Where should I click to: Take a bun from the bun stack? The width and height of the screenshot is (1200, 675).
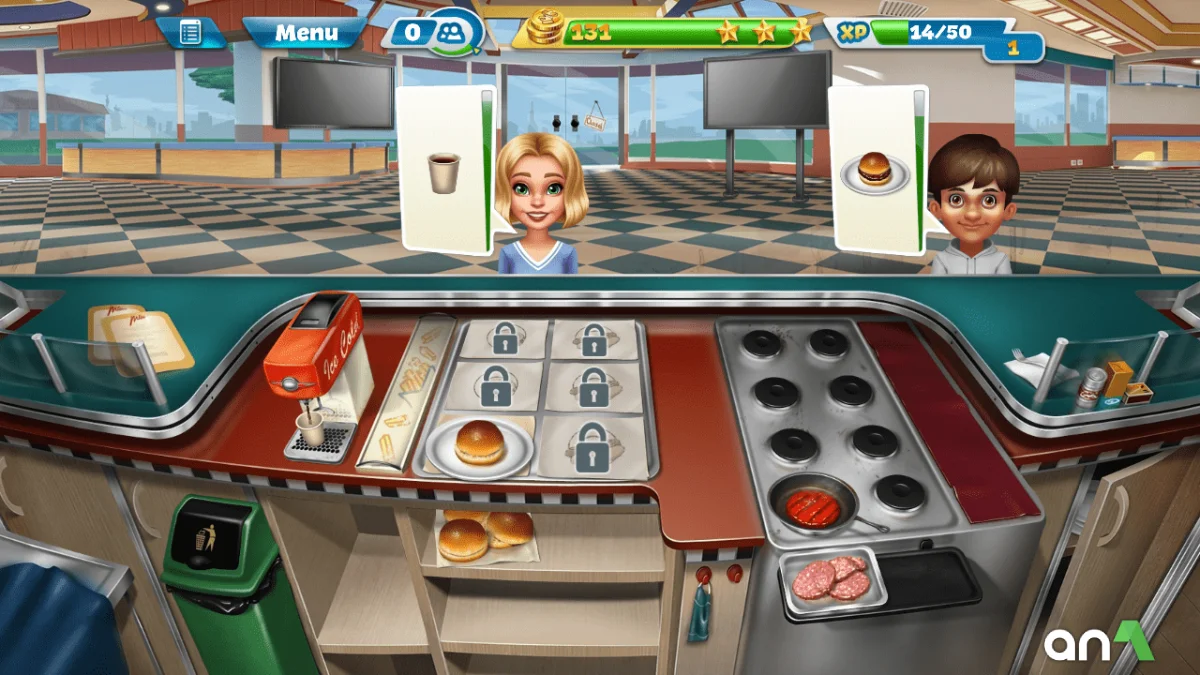coord(485,535)
